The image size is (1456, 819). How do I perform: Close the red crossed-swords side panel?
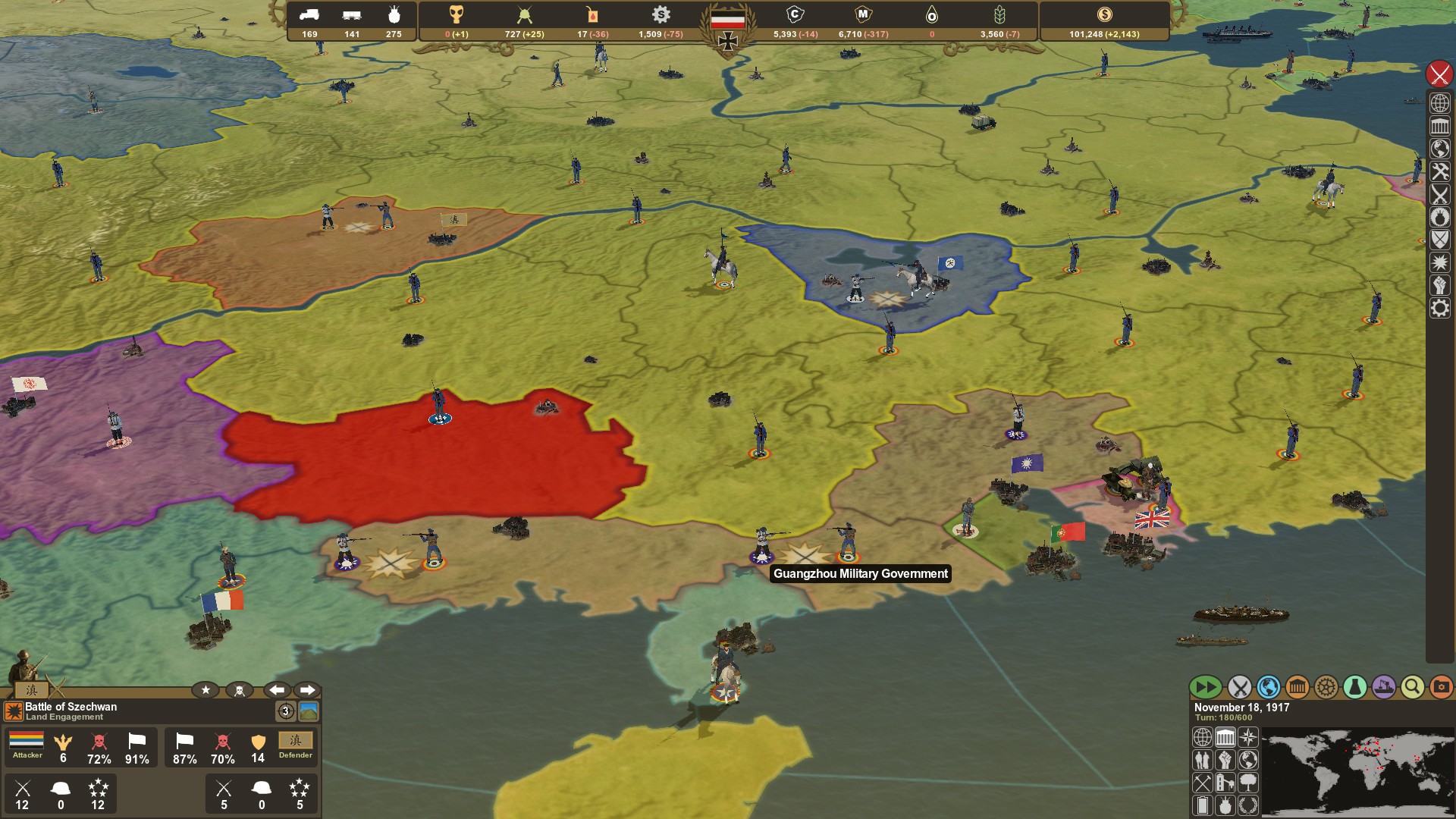pyautogui.click(x=1439, y=74)
